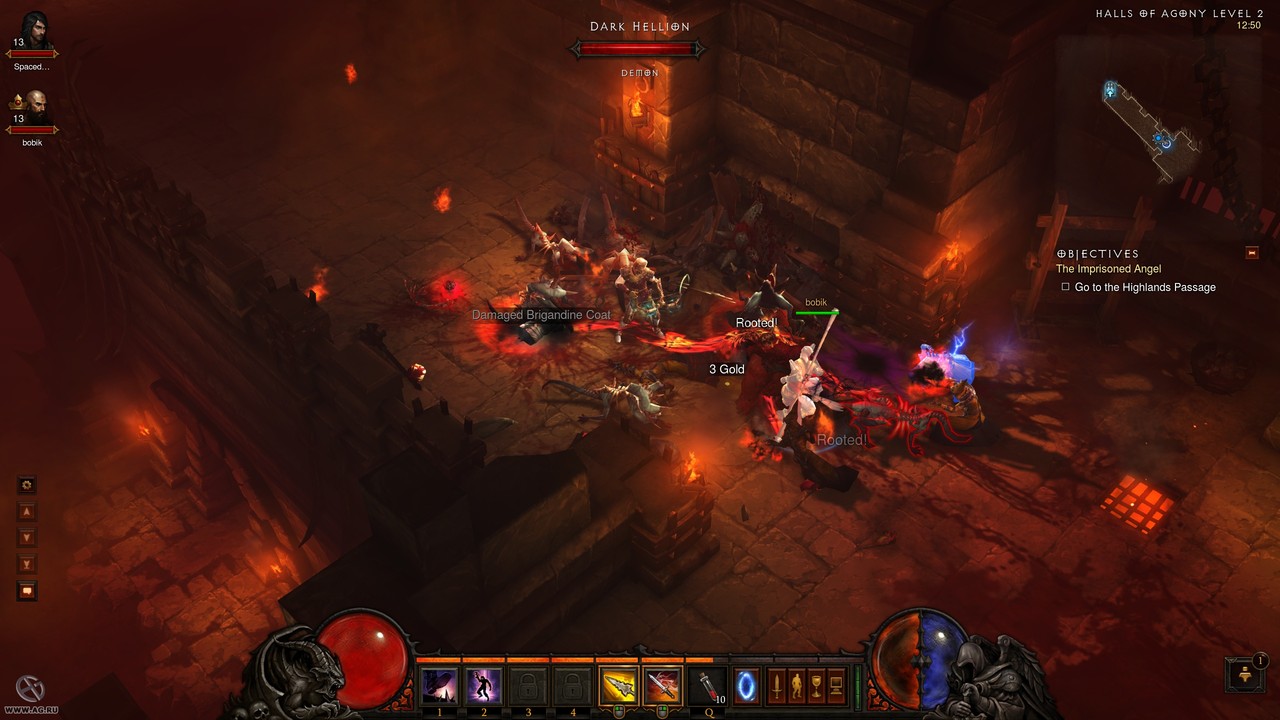Open the blue Town Portal
1280x720 pixels.
tap(747, 686)
